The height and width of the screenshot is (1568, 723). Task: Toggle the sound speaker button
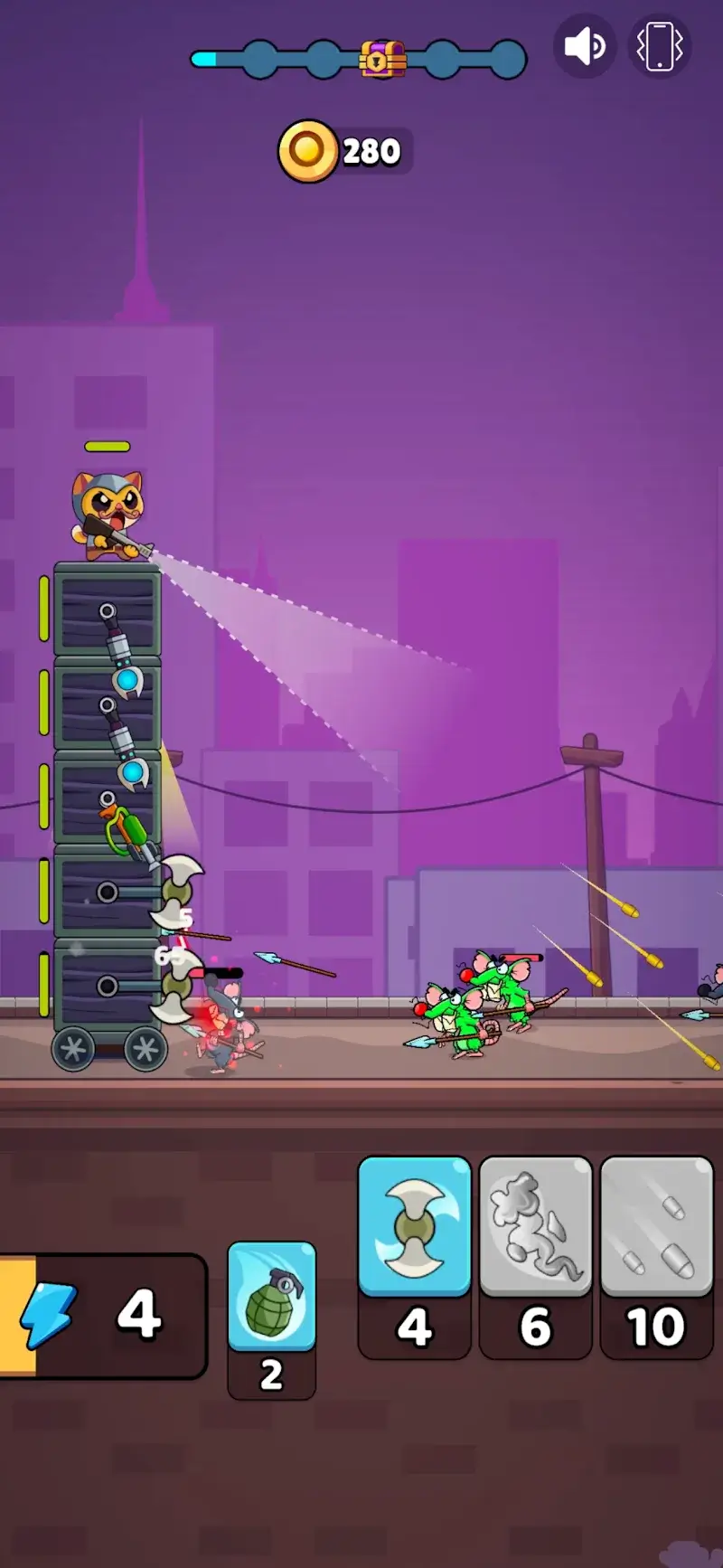(584, 46)
